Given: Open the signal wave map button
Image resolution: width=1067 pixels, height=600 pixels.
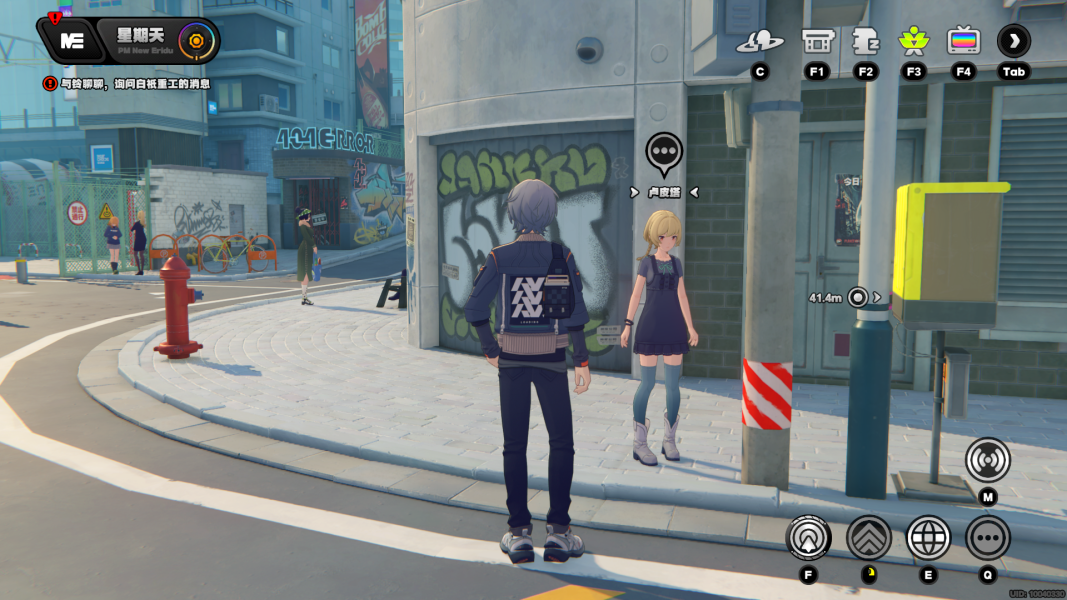Looking at the screenshot, I should [x=987, y=460].
